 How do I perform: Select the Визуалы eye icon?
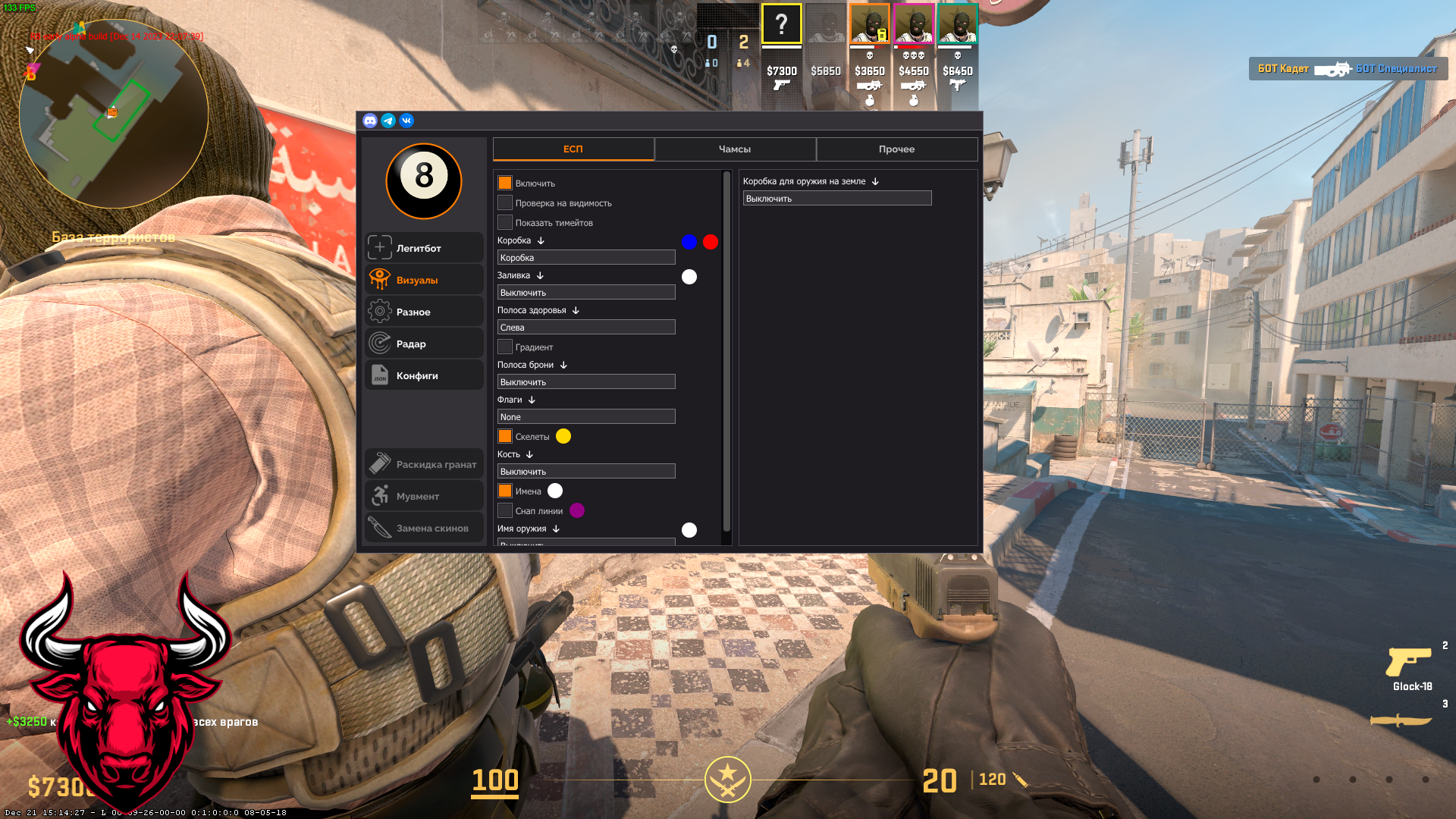pos(379,279)
